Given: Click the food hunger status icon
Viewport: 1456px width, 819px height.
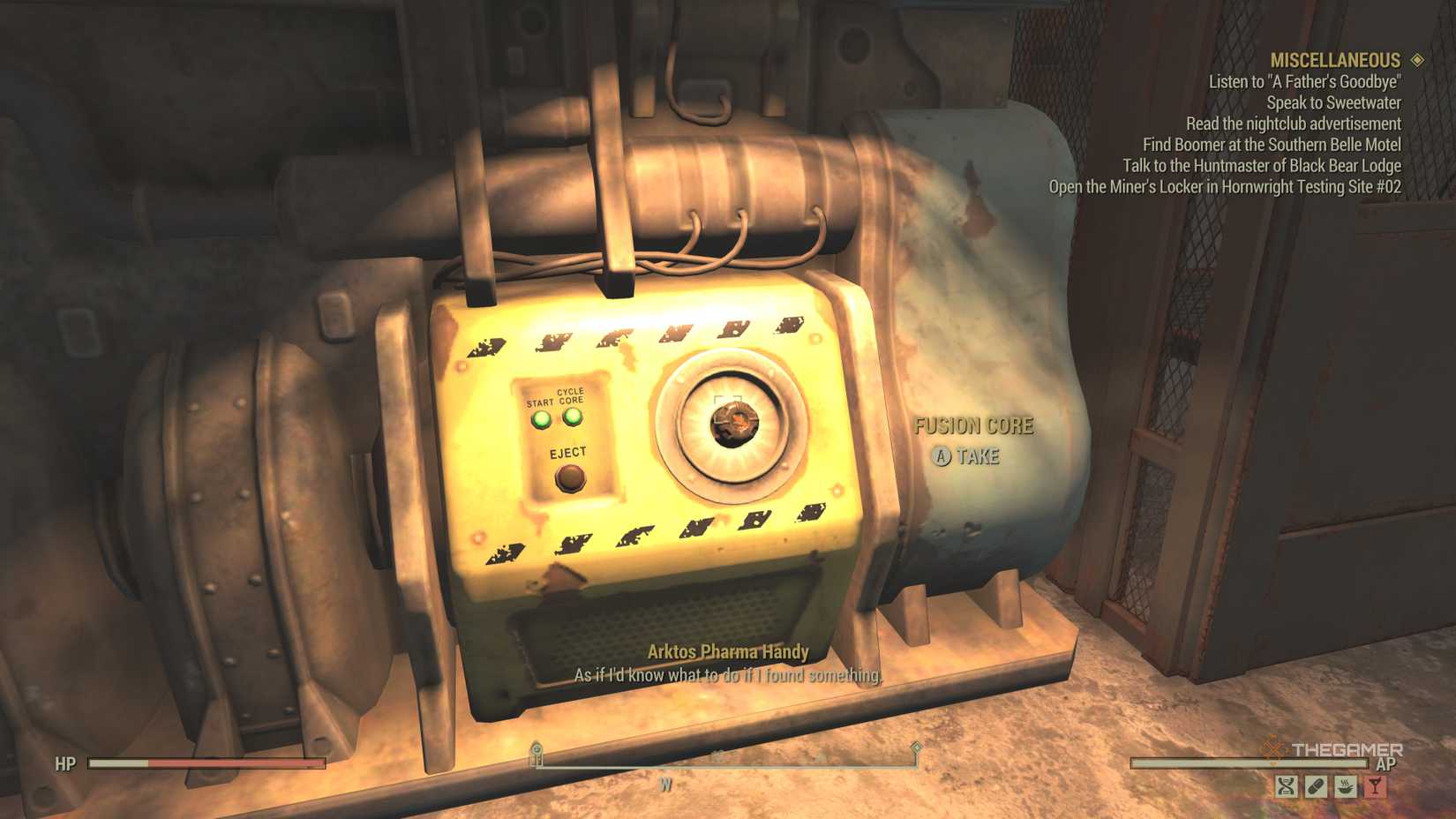Looking at the screenshot, I should pos(1345,785).
